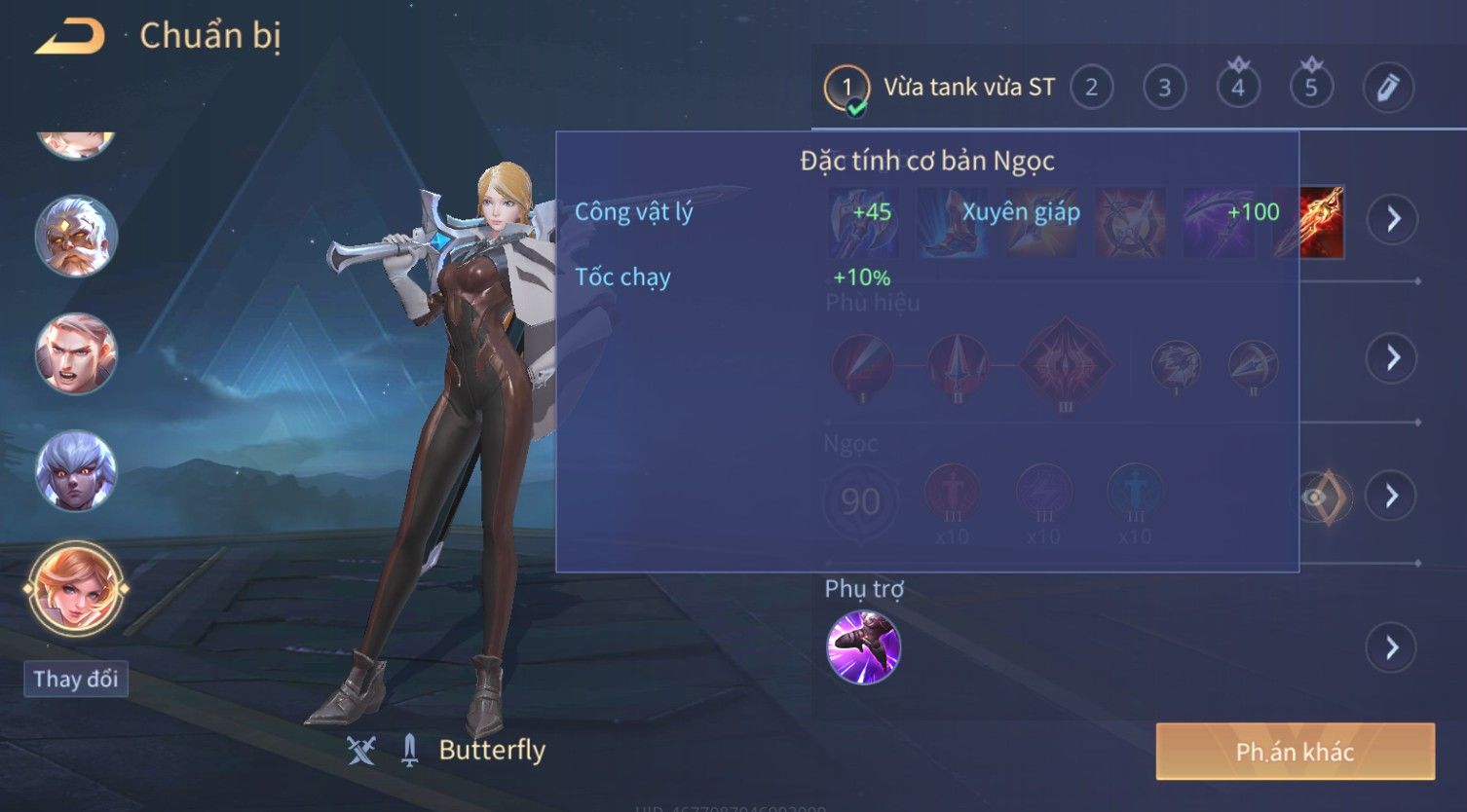
Task: Open the Ngọc gem settings arrow
Action: click(1393, 497)
